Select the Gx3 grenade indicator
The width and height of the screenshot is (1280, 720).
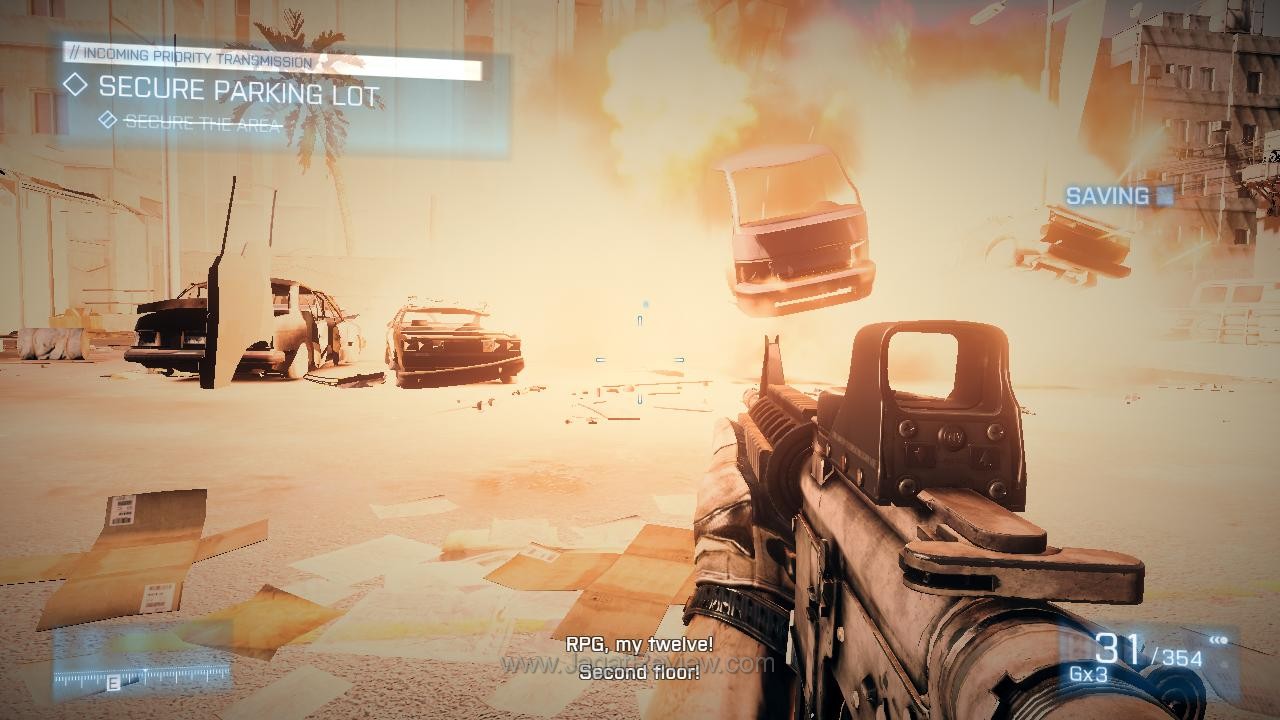pyautogui.click(x=1087, y=673)
